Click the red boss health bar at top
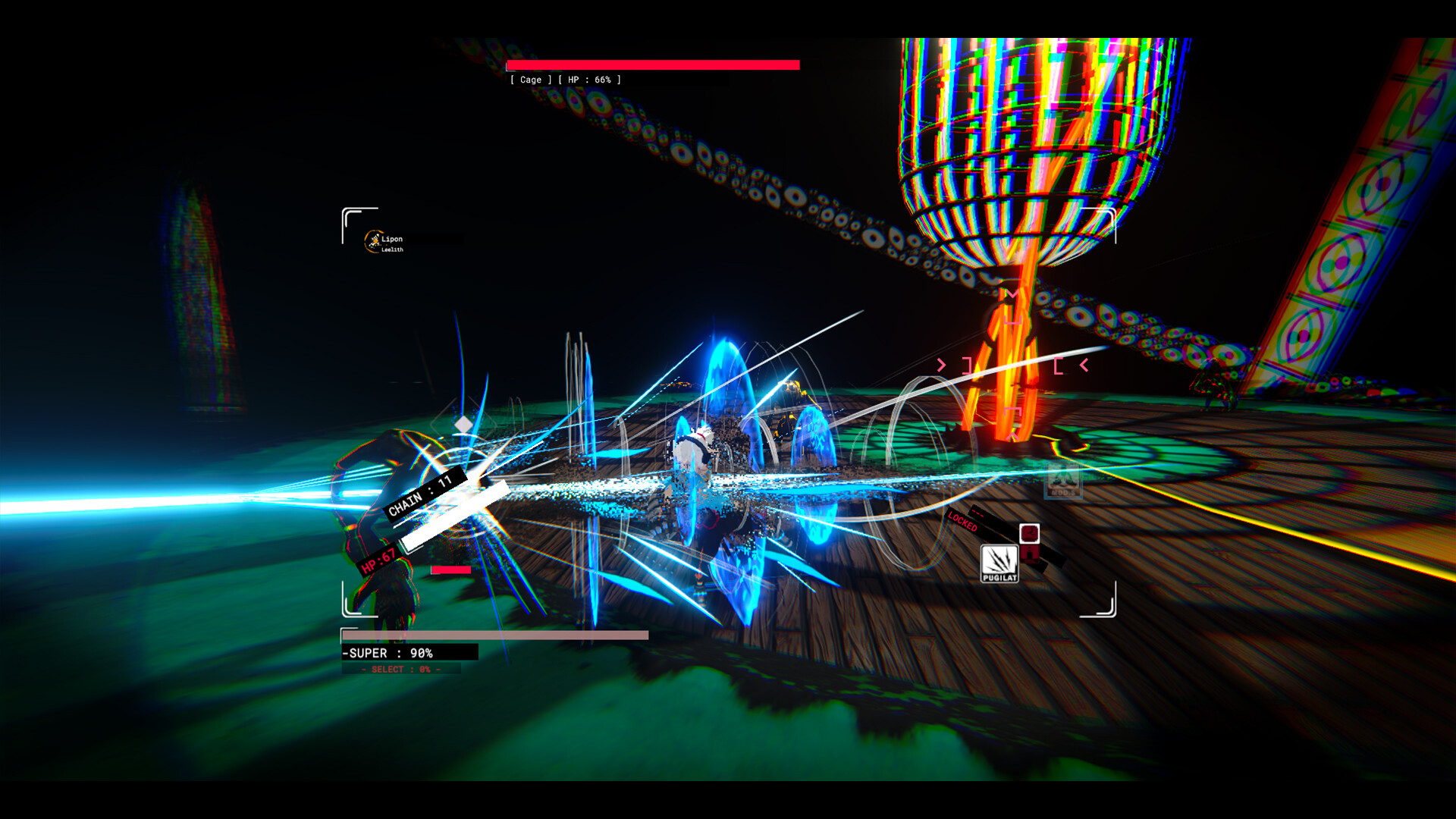The height and width of the screenshot is (819, 1456). pos(652,64)
